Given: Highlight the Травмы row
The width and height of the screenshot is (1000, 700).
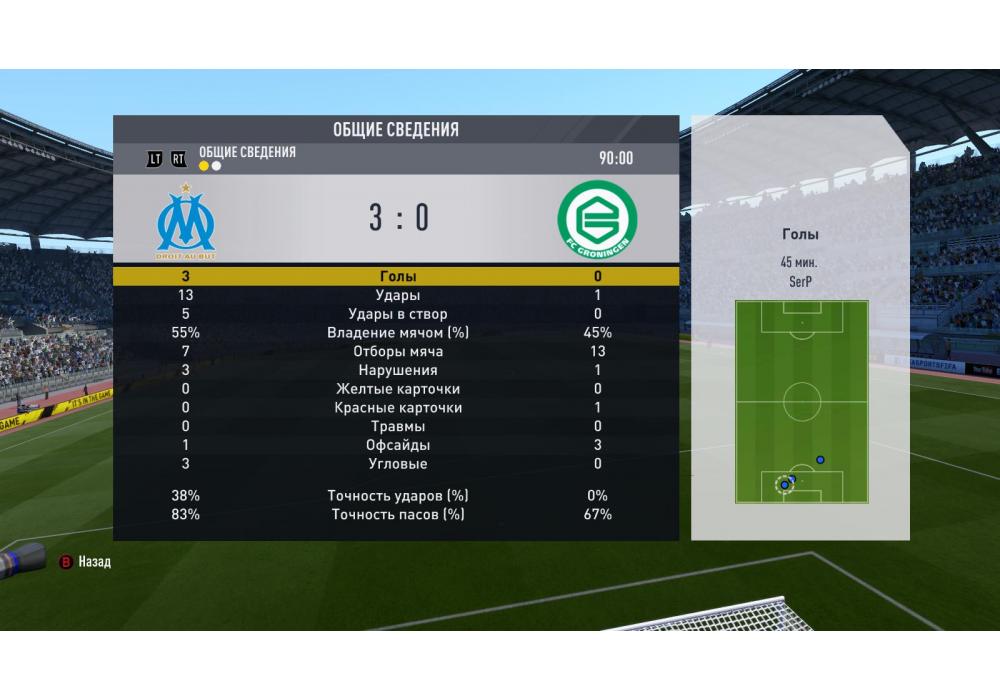Looking at the screenshot, I should pyautogui.click(x=397, y=427).
